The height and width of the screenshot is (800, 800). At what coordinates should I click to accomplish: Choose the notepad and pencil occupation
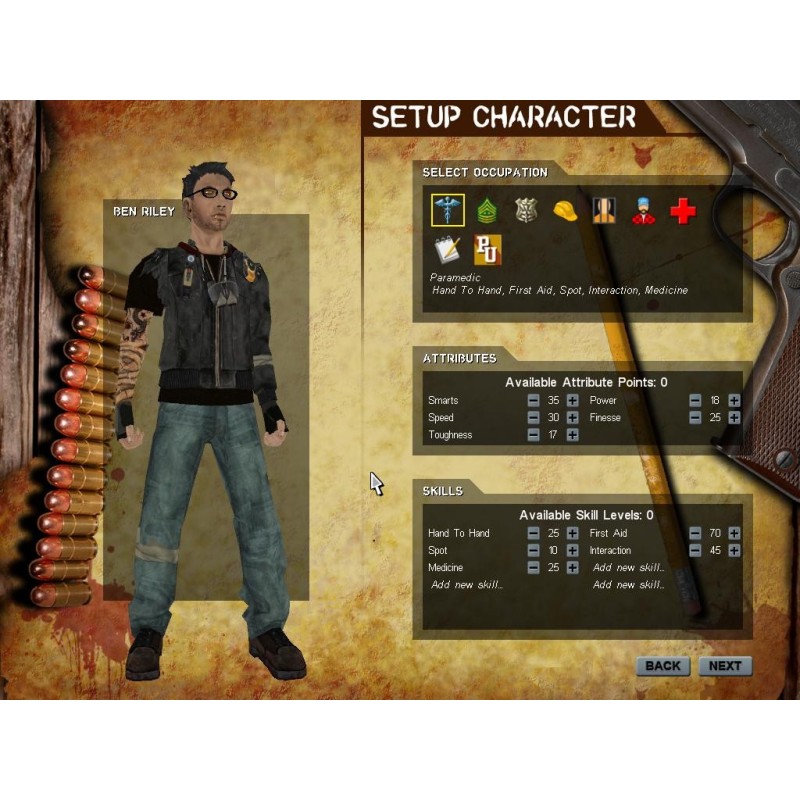447,250
